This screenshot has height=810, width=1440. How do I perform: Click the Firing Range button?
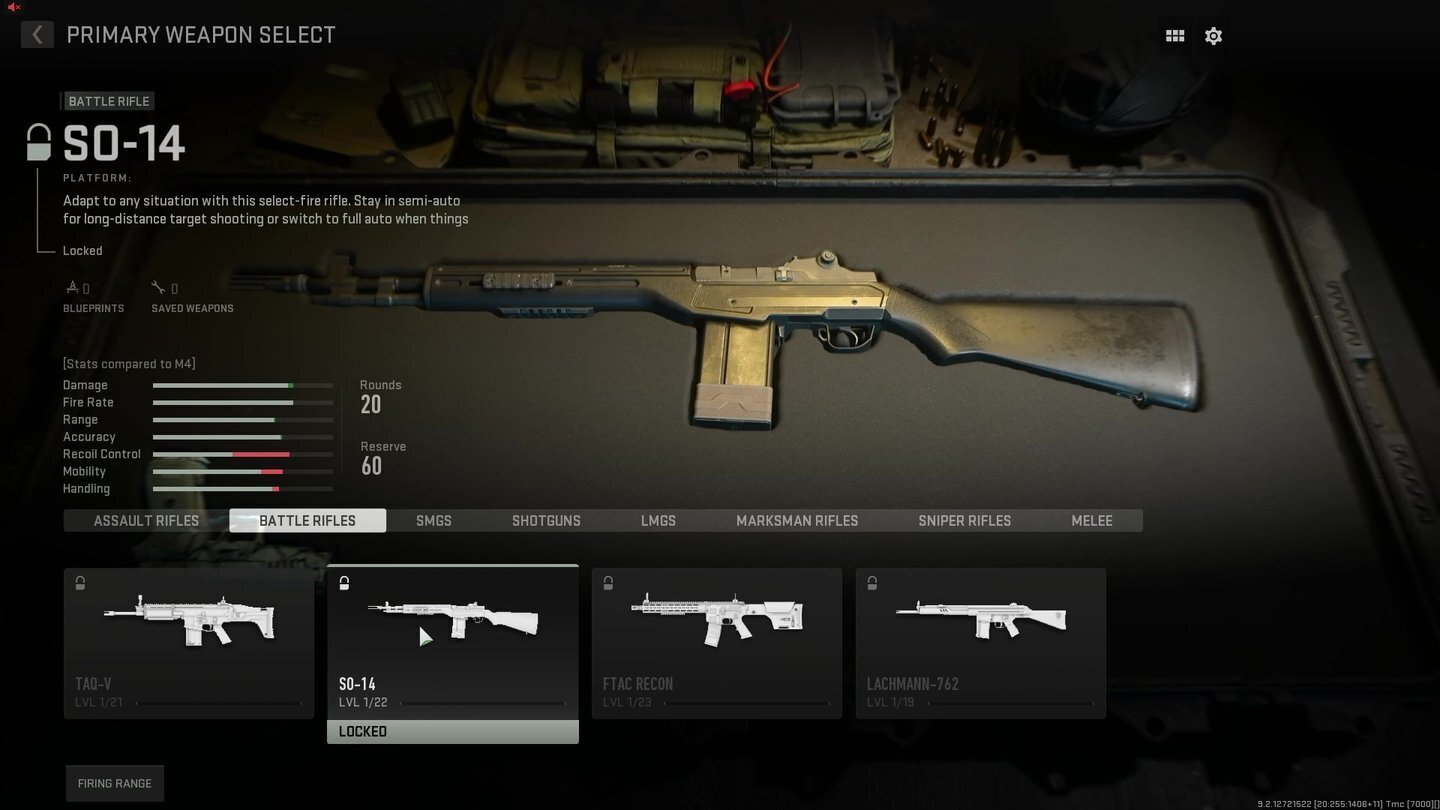pos(114,783)
